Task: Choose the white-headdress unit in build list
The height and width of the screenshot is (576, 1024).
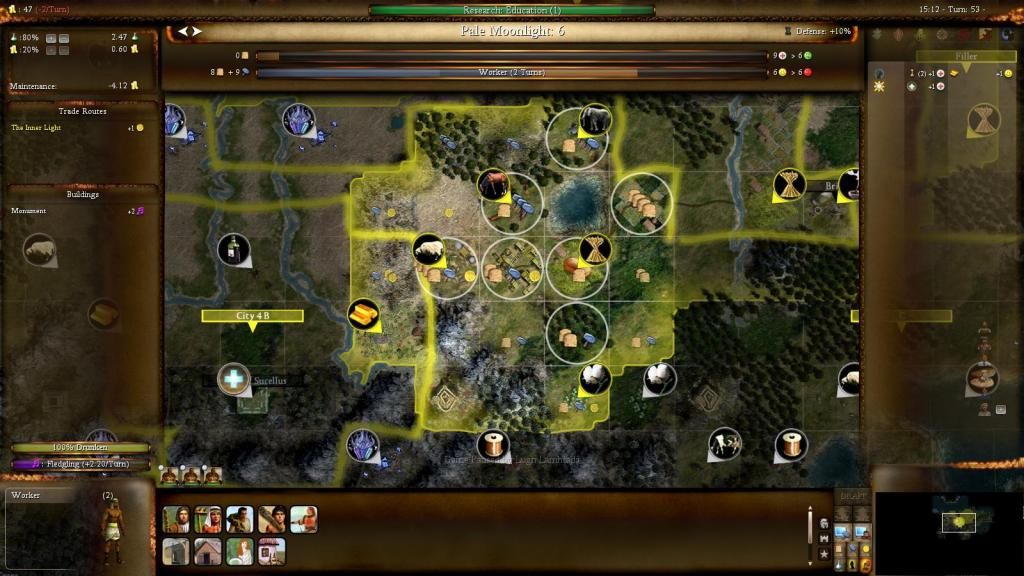Action: tap(207, 519)
